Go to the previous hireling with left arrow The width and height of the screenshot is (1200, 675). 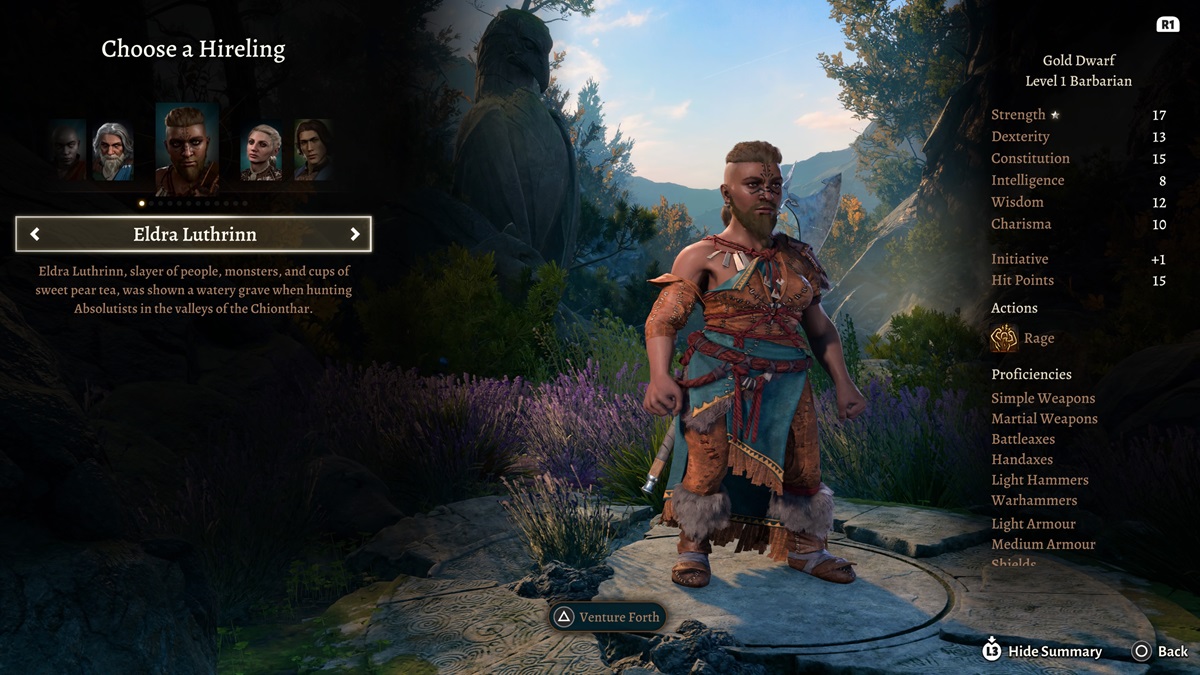(x=35, y=234)
